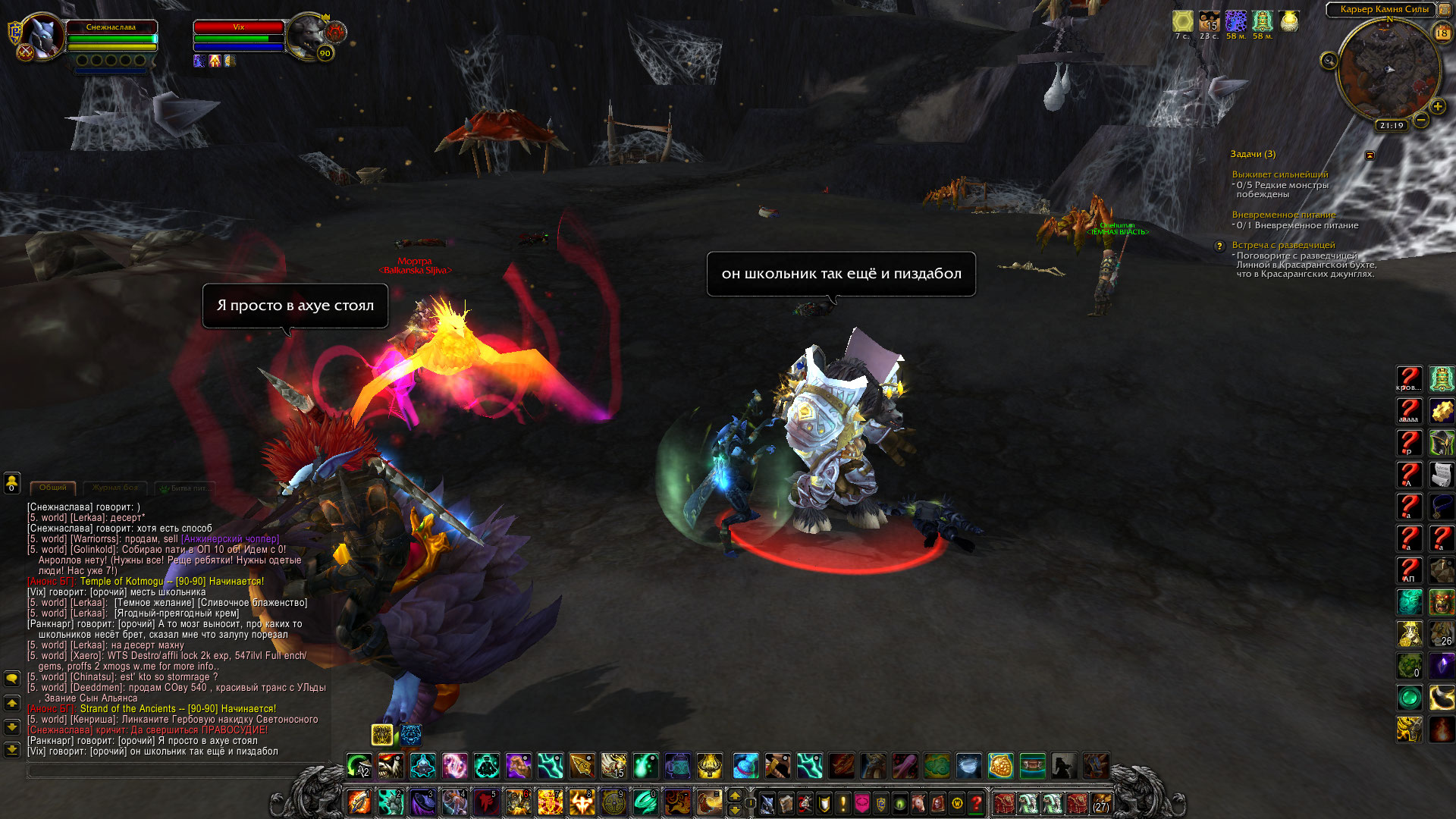Open the backpack bag showing 27 slots
Screen dimensions: 1456x819
coord(1101,802)
